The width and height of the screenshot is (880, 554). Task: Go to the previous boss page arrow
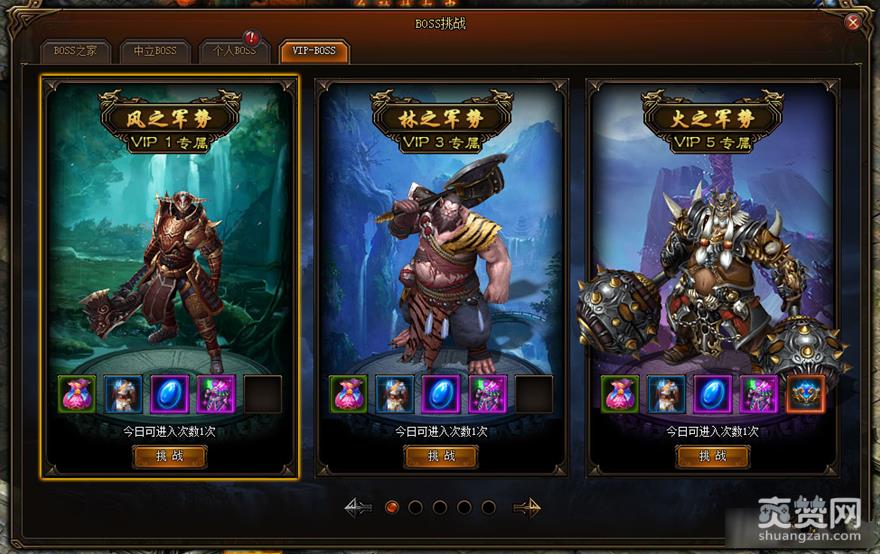358,507
